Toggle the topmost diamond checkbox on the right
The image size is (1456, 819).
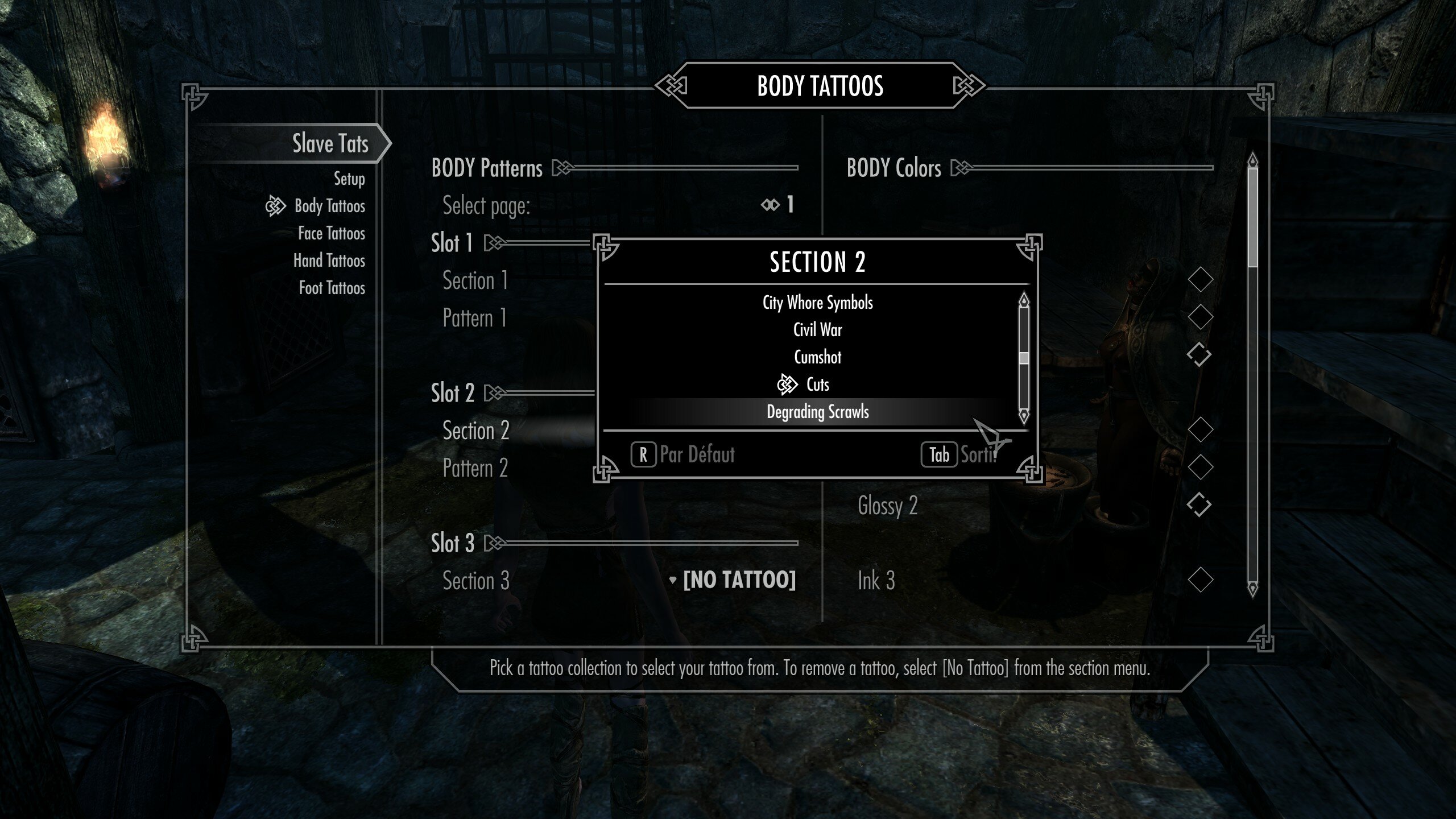[x=1200, y=279]
